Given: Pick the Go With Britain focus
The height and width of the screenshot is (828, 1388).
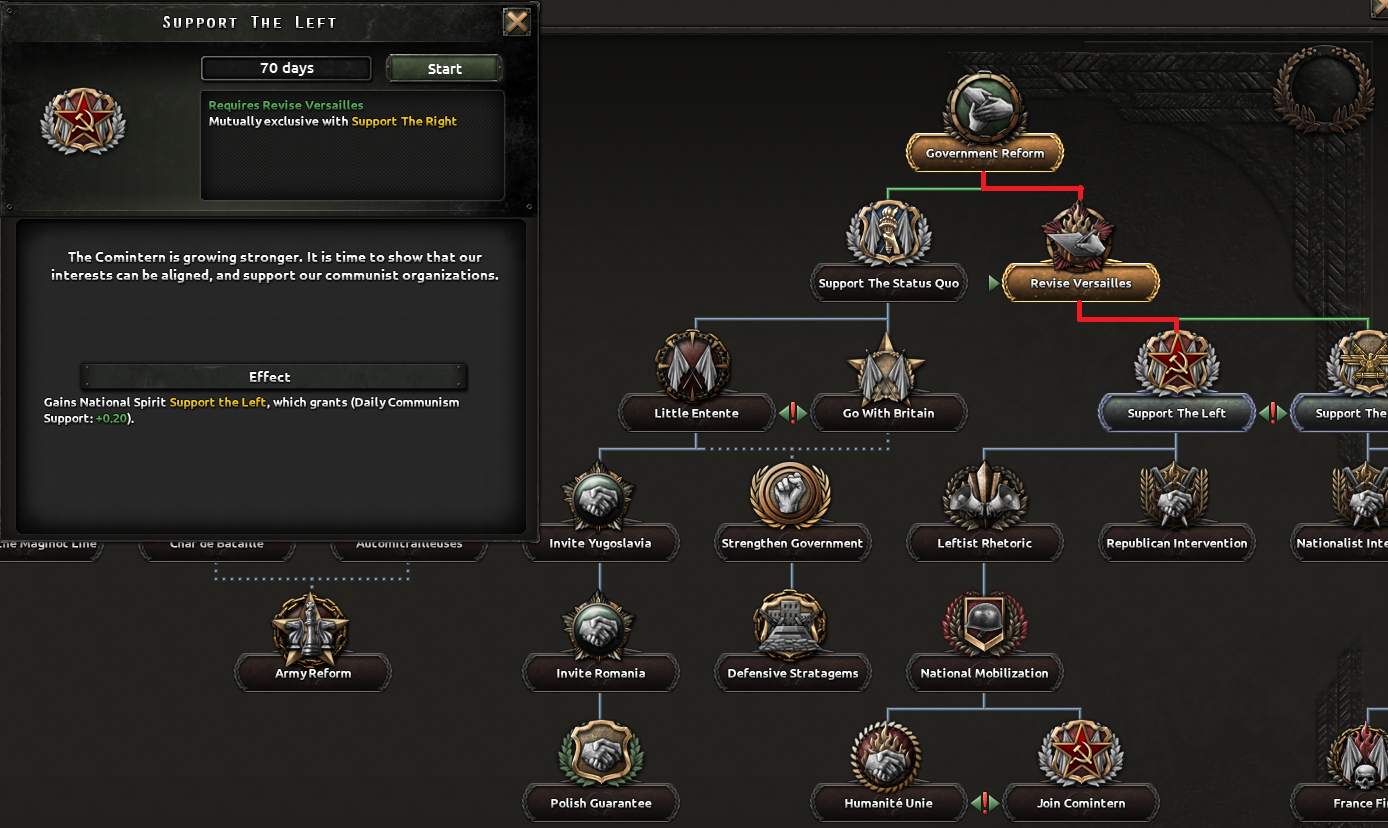Looking at the screenshot, I should click(889, 413).
